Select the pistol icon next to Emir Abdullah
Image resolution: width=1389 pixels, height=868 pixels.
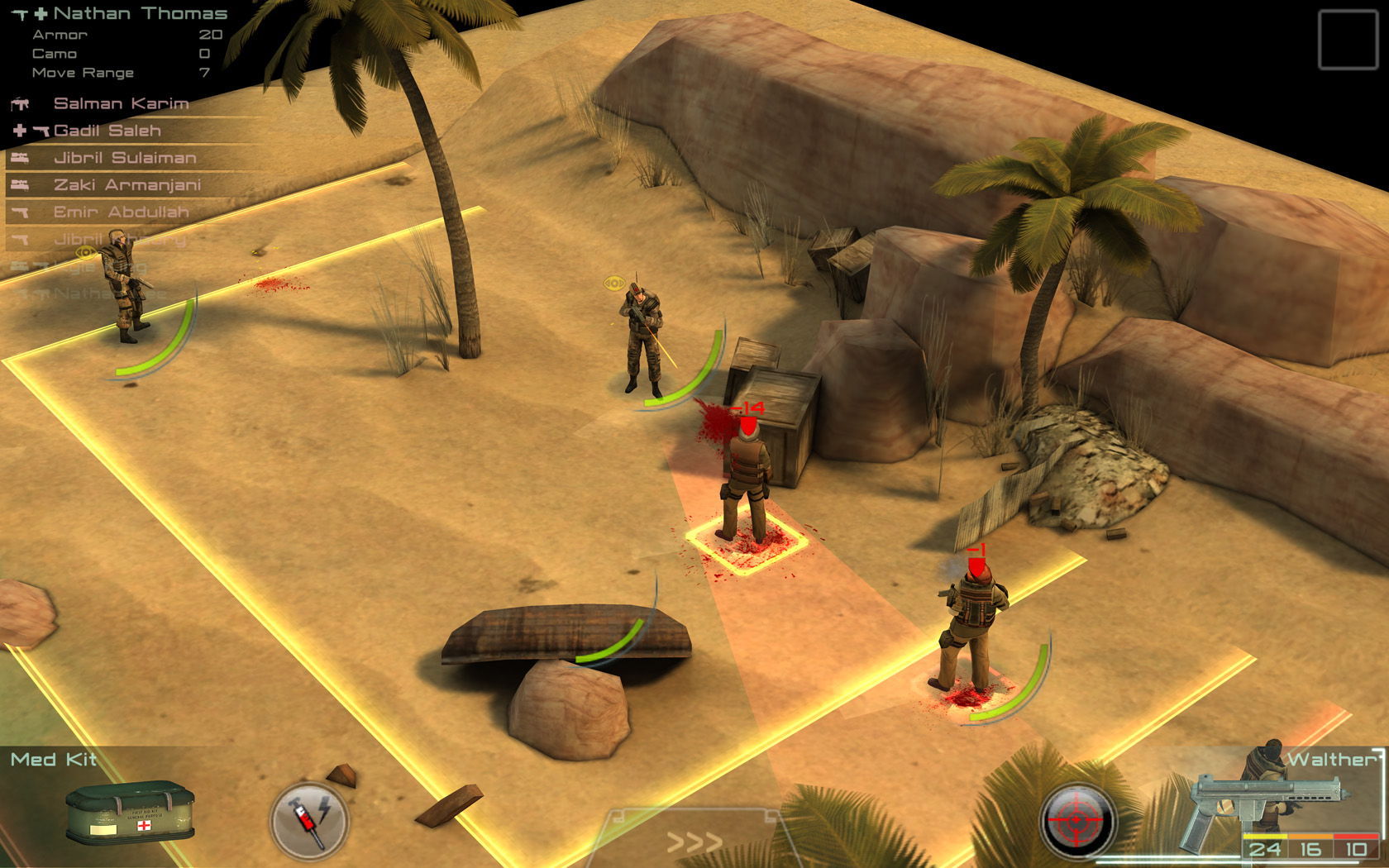(x=20, y=212)
